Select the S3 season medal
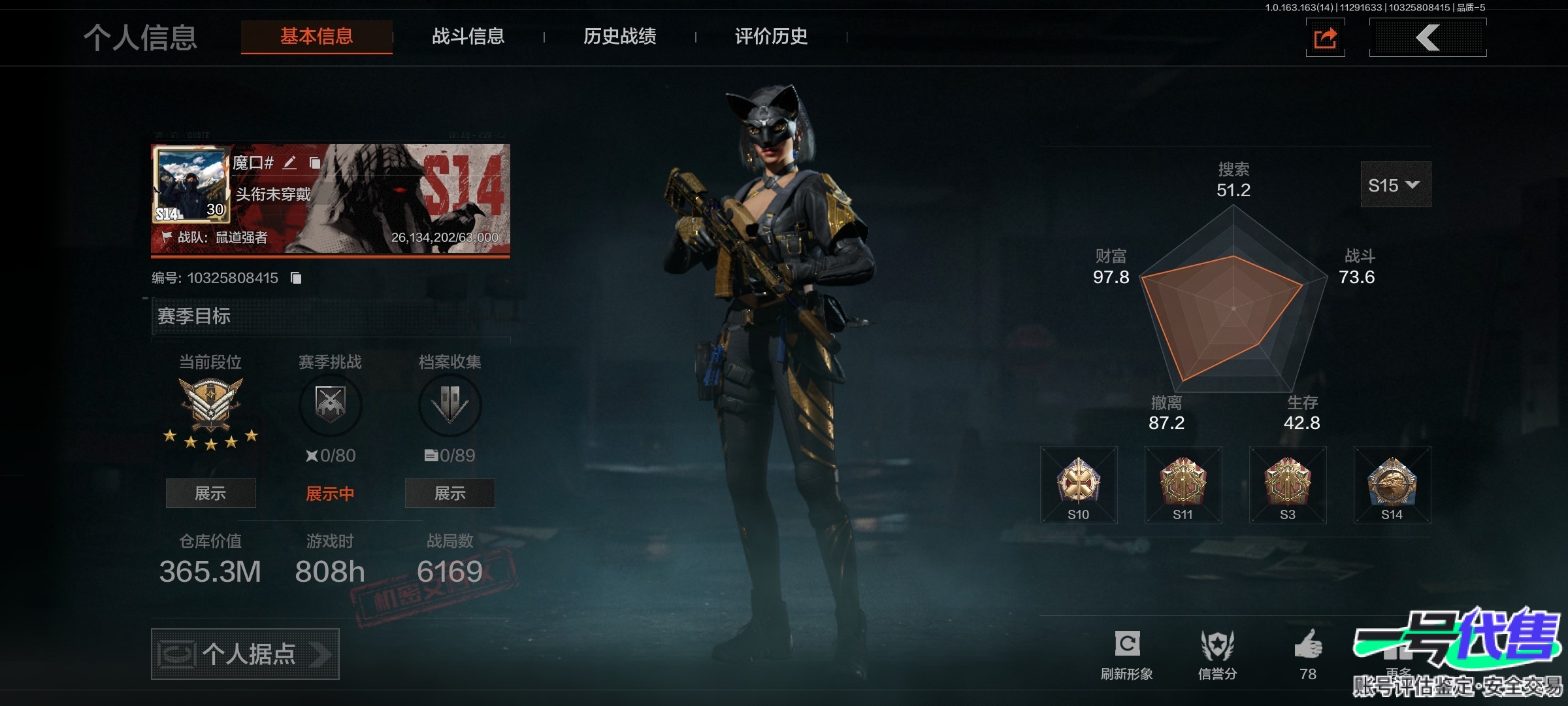 [x=1288, y=485]
